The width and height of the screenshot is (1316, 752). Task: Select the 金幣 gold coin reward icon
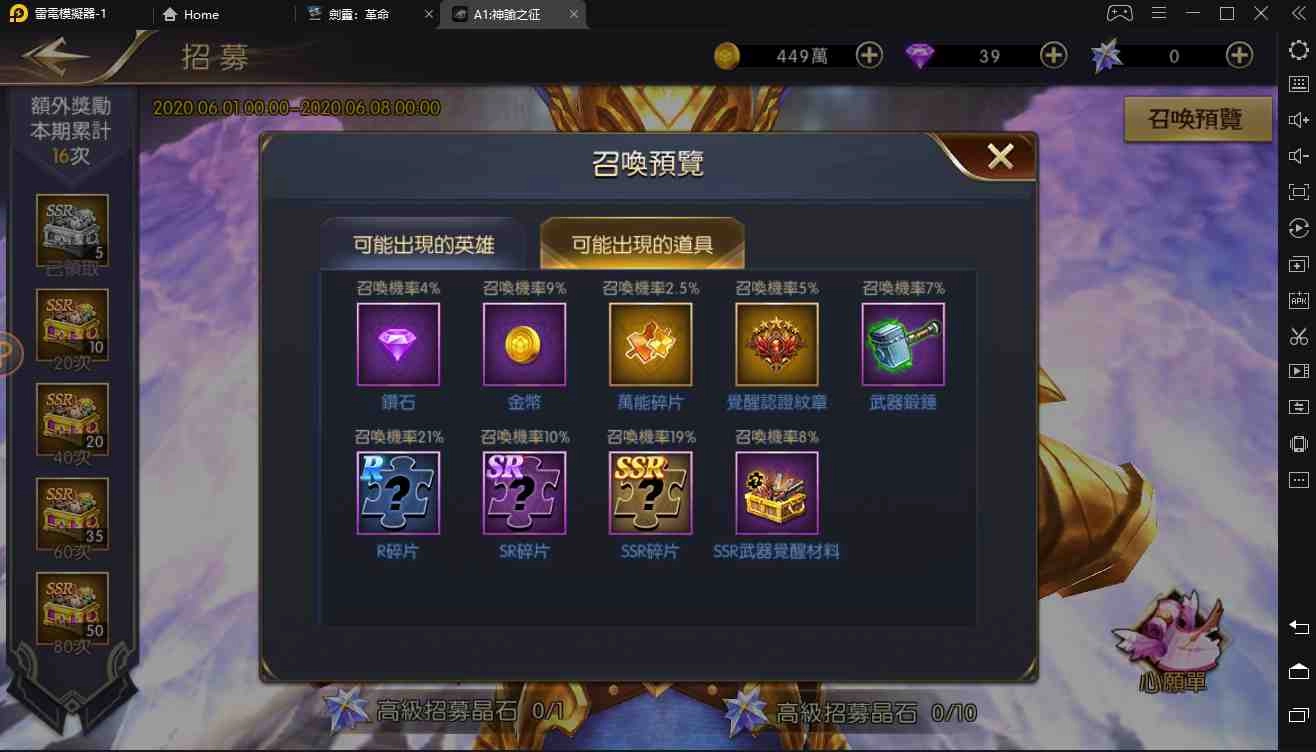(524, 344)
